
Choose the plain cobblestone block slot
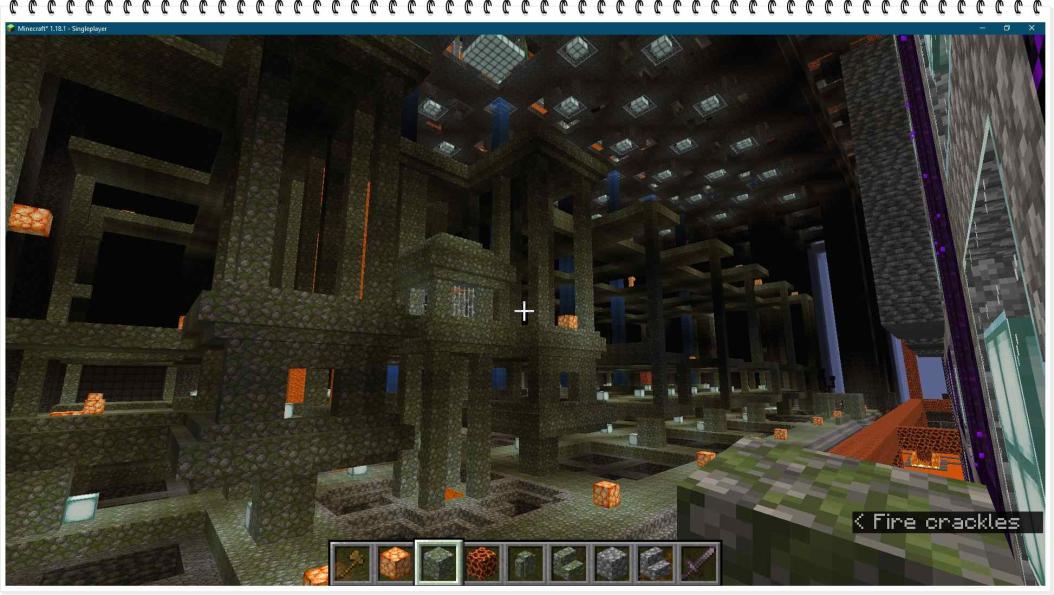(612, 564)
